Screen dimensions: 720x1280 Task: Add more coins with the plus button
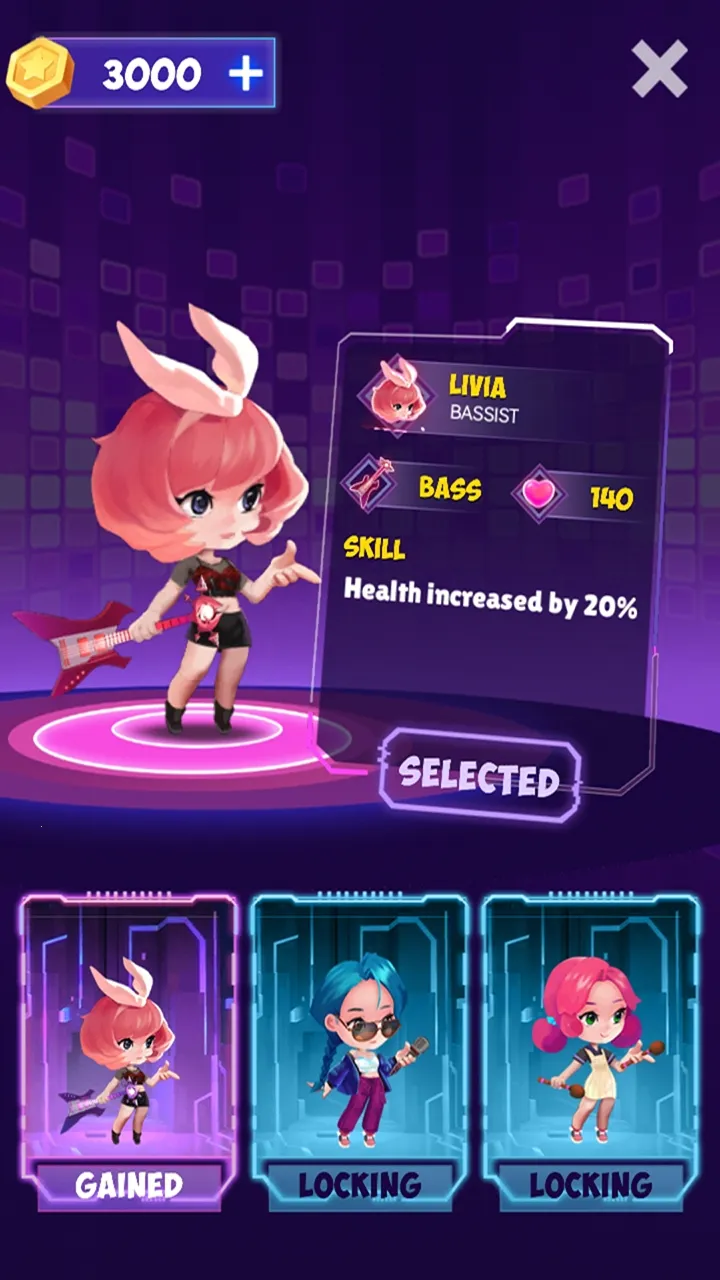click(245, 74)
